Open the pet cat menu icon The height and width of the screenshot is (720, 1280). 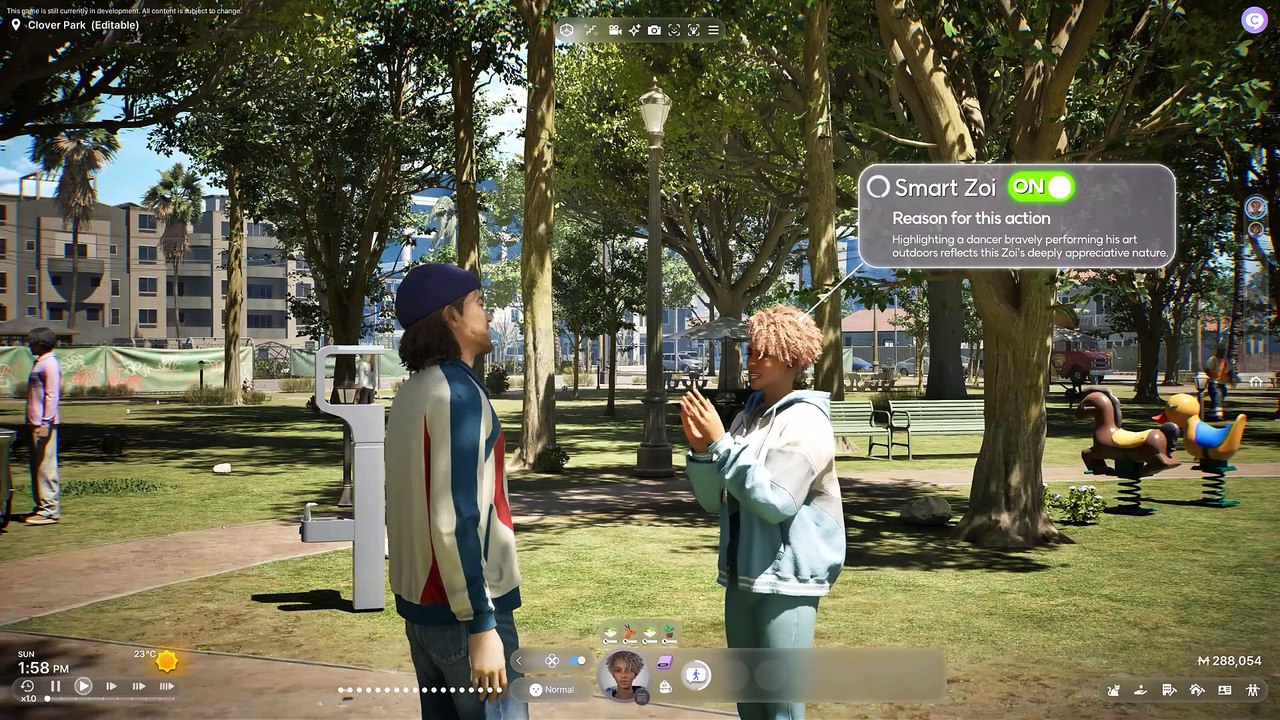coord(1114,690)
